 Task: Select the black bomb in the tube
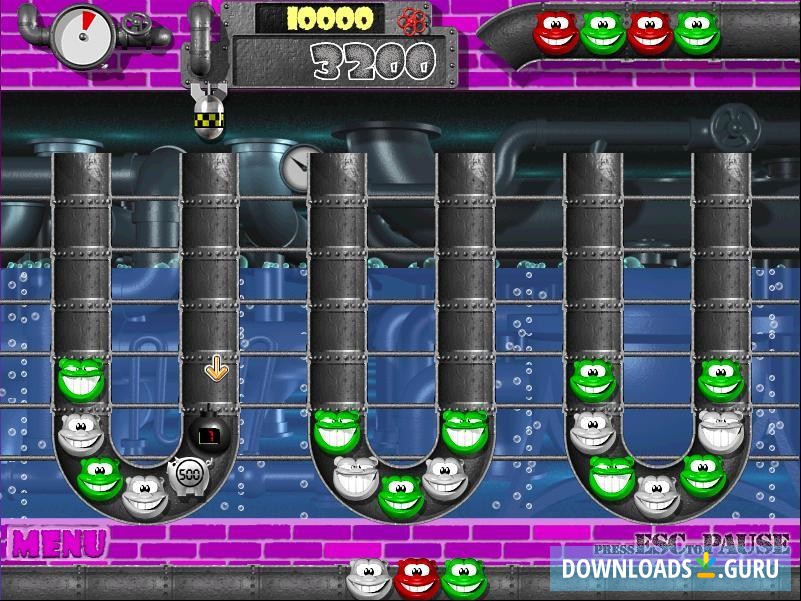click(210, 434)
